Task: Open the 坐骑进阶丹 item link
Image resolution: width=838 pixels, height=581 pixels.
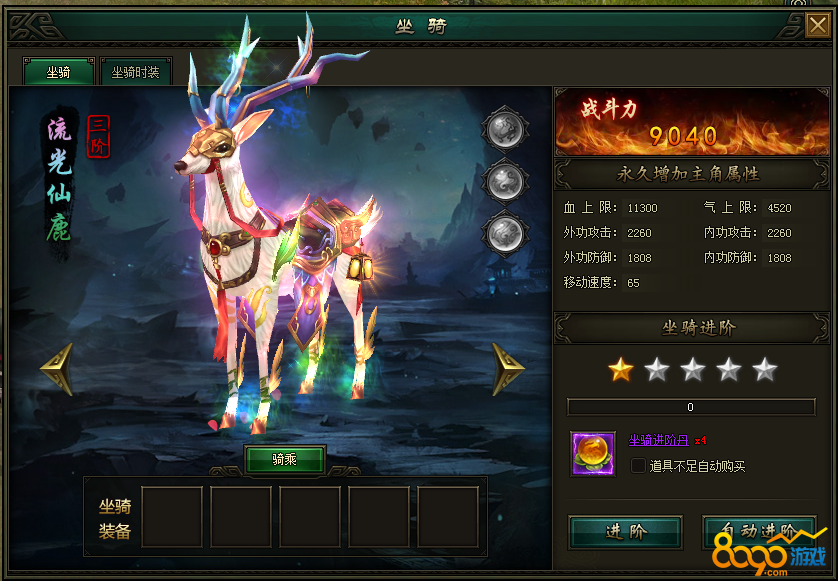Action: (659, 439)
